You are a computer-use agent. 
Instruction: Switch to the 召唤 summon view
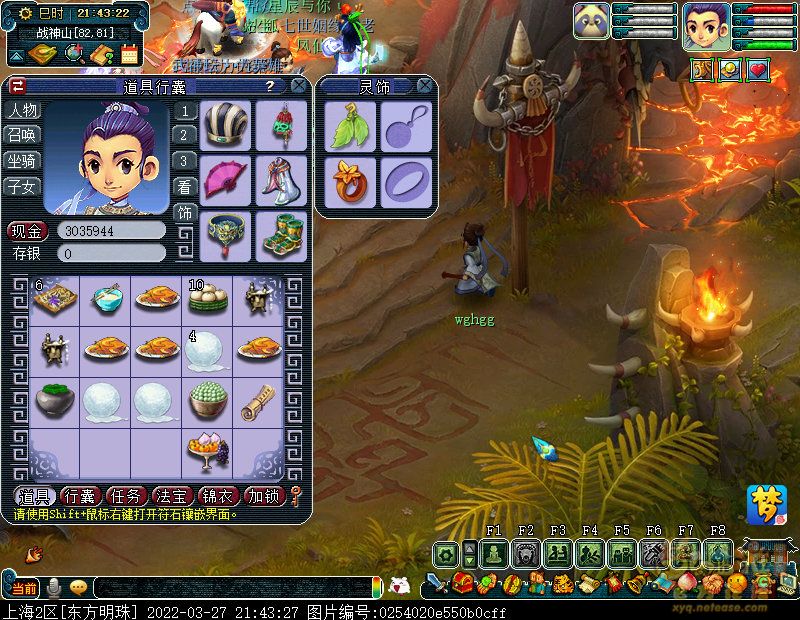[22, 135]
